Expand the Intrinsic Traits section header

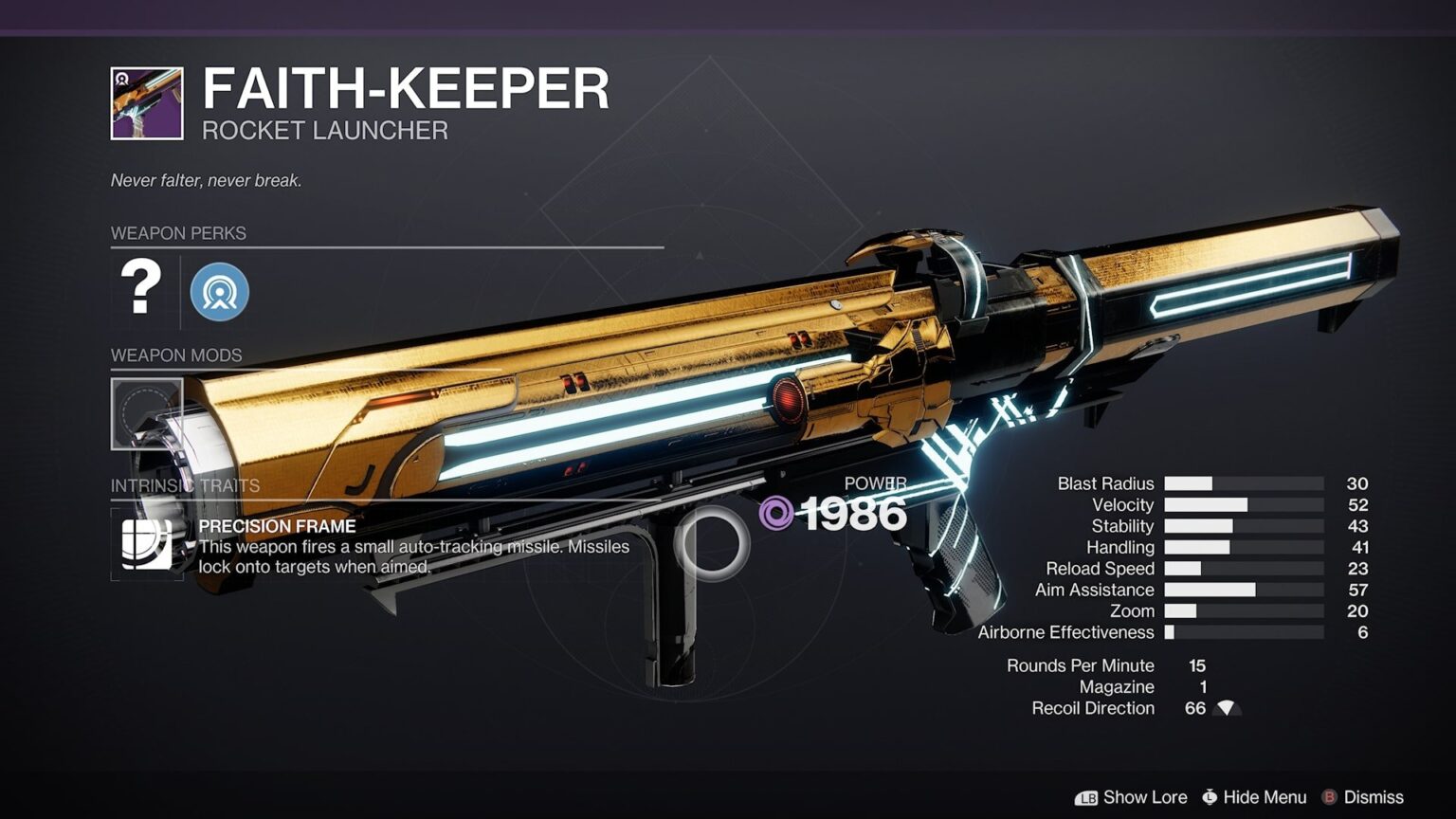184,483
